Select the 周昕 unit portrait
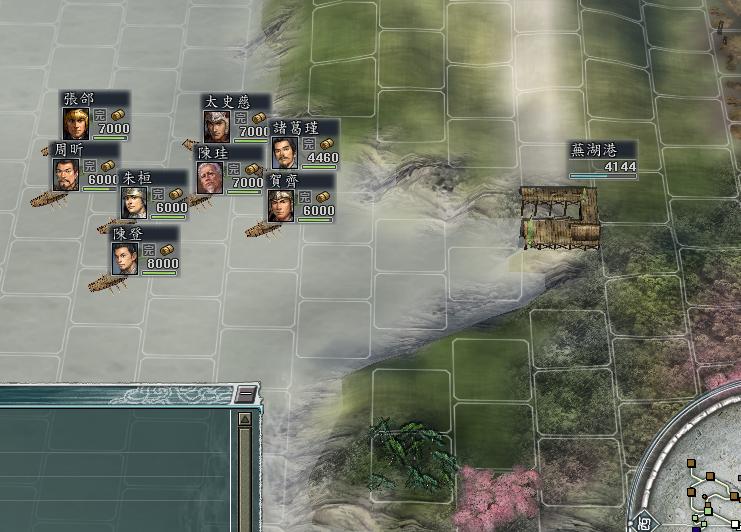The width and height of the screenshot is (741, 532). (x=67, y=174)
